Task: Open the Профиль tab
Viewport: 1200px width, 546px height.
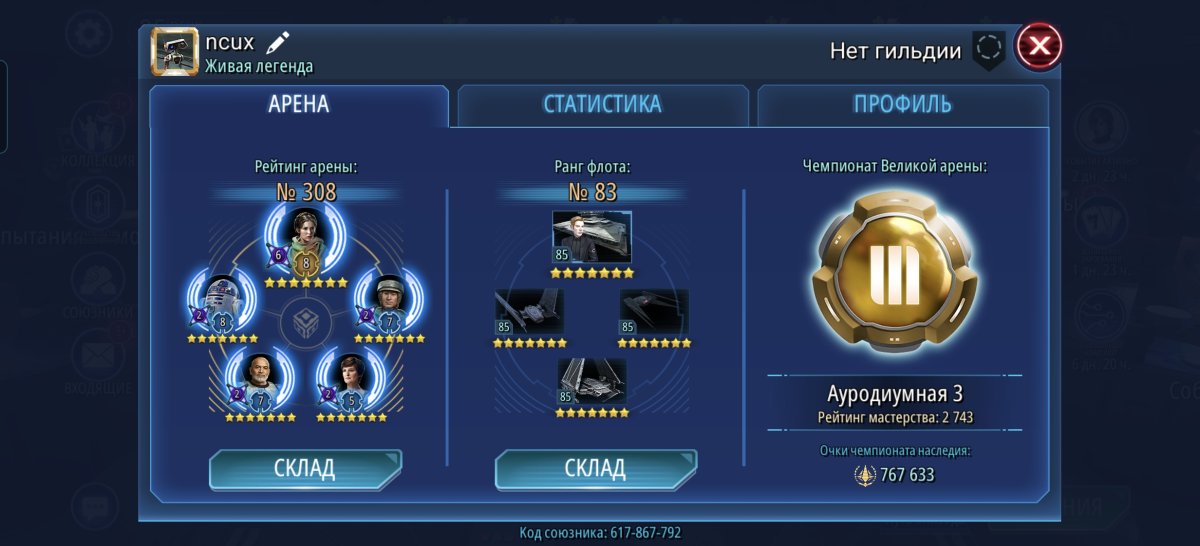Action: pyautogui.click(x=902, y=105)
